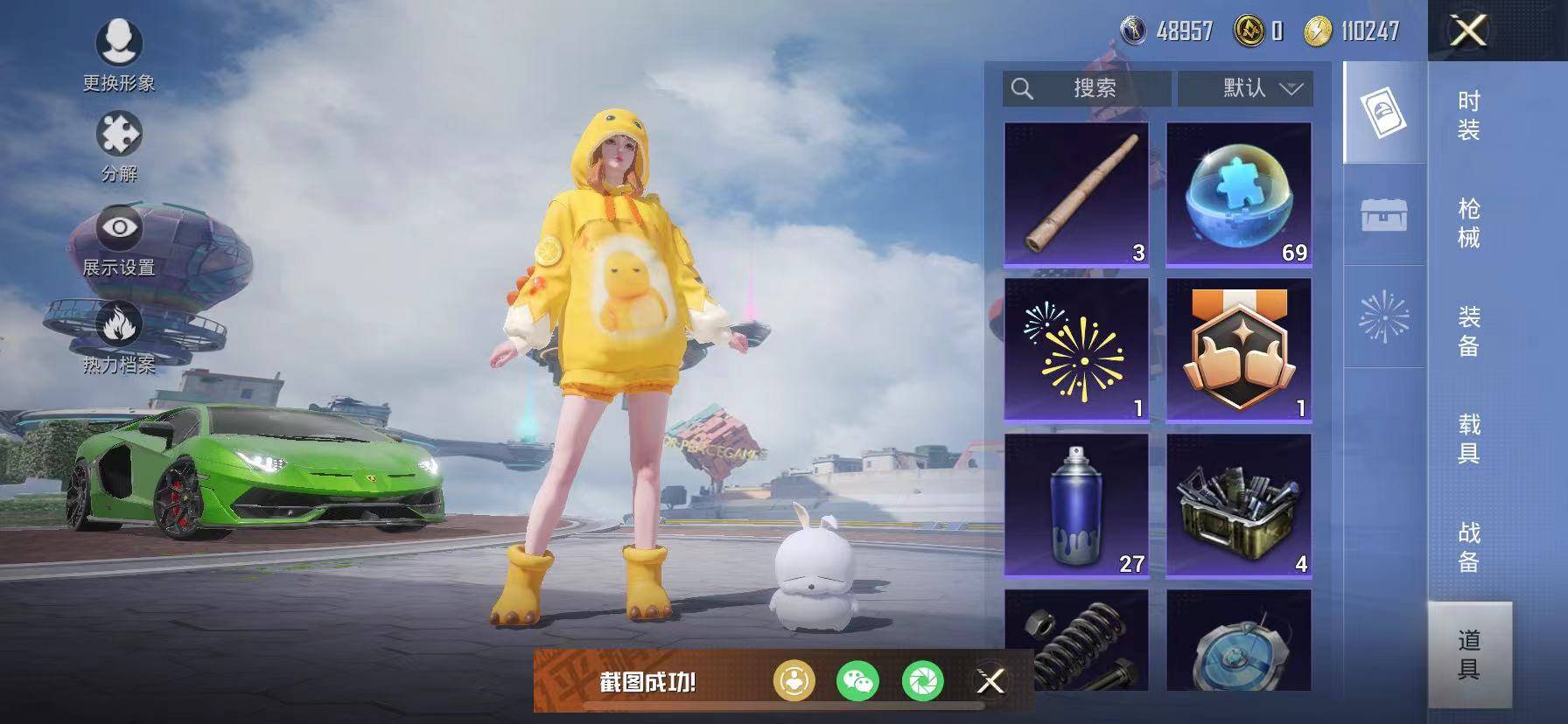Switch to the 装备 equipment tab
Viewport: 1568px width, 724px height.
(1468, 331)
